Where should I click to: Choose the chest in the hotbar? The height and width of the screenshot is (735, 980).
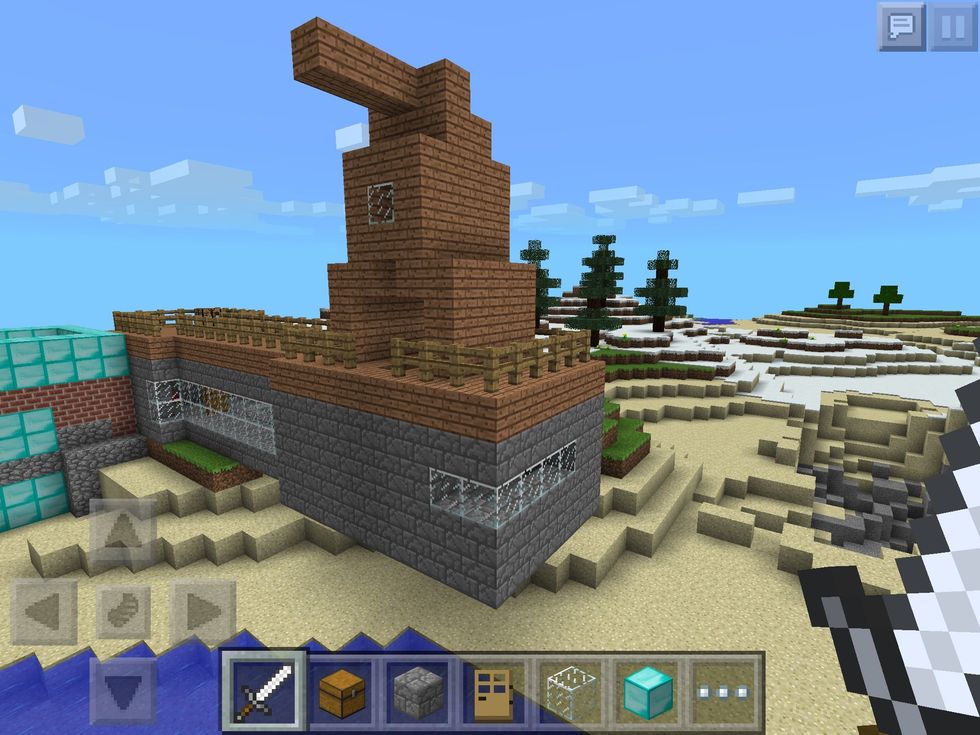click(341, 690)
